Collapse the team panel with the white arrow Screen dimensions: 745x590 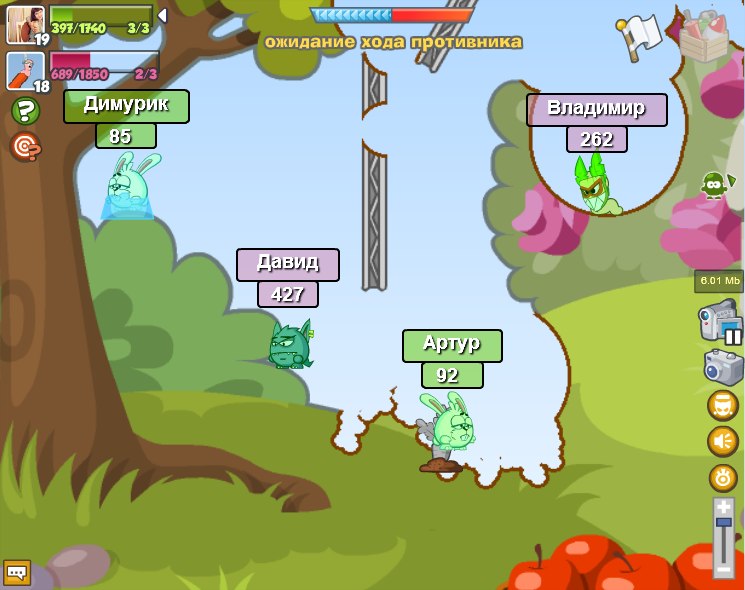tap(162, 16)
